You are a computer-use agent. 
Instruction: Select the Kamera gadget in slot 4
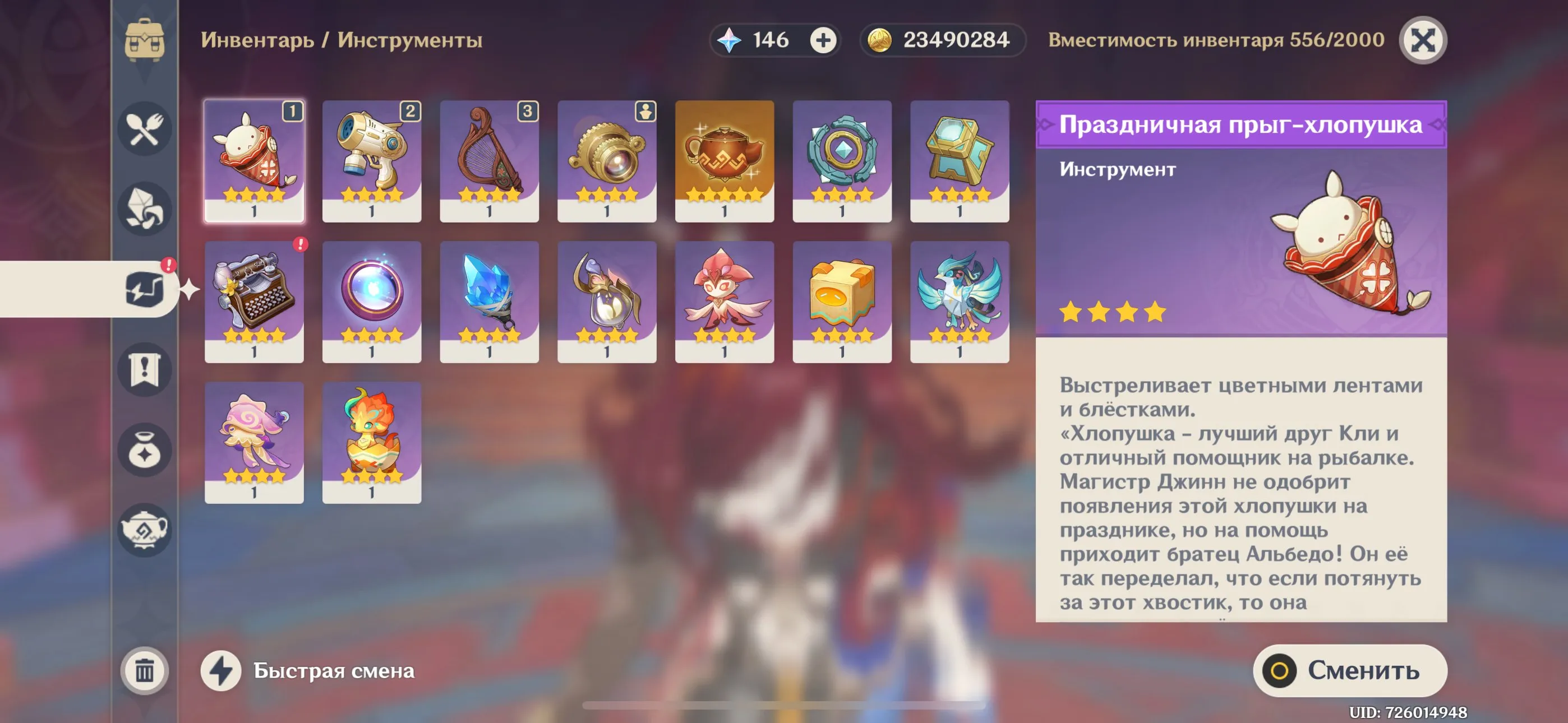point(608,159)
